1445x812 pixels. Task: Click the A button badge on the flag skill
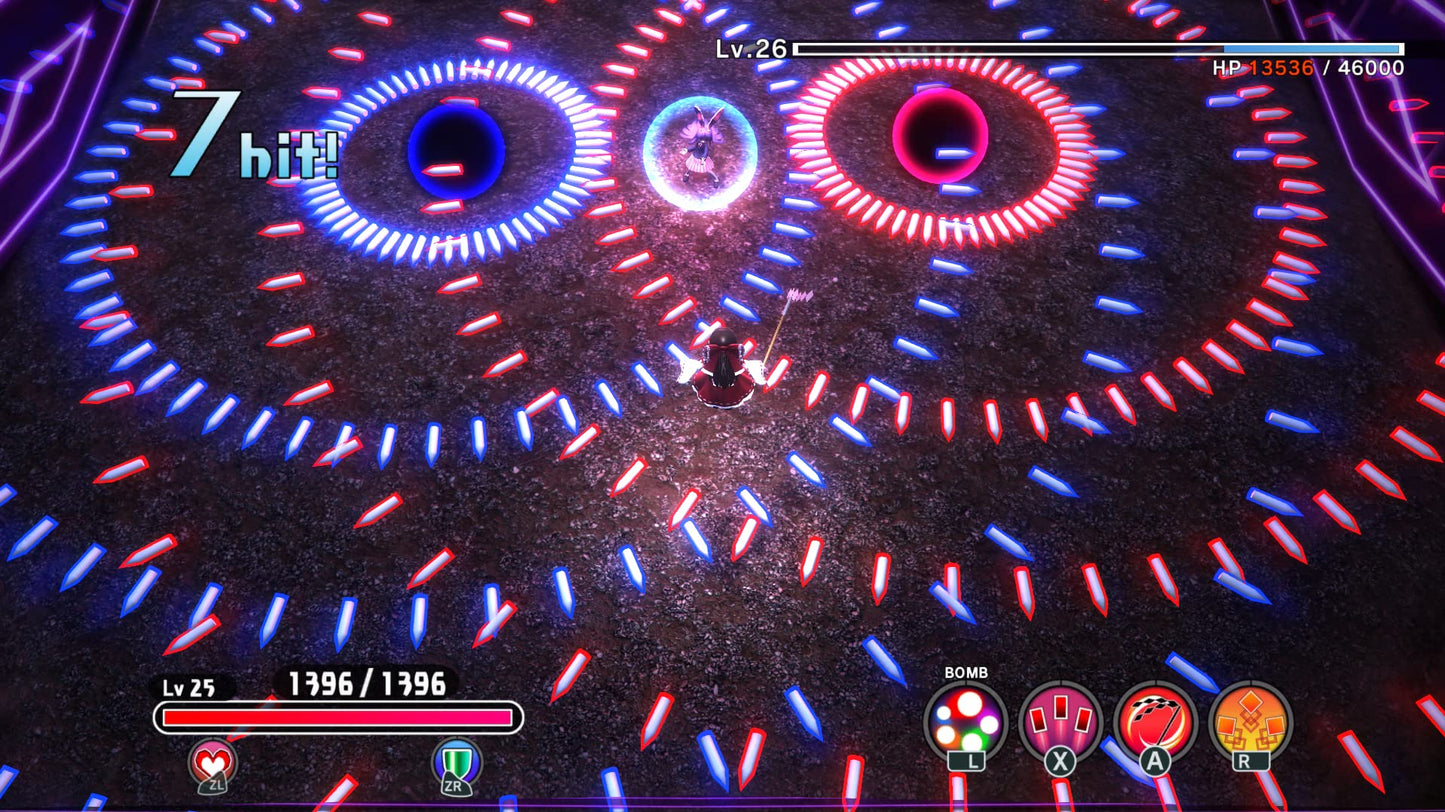pos(1157,761)
